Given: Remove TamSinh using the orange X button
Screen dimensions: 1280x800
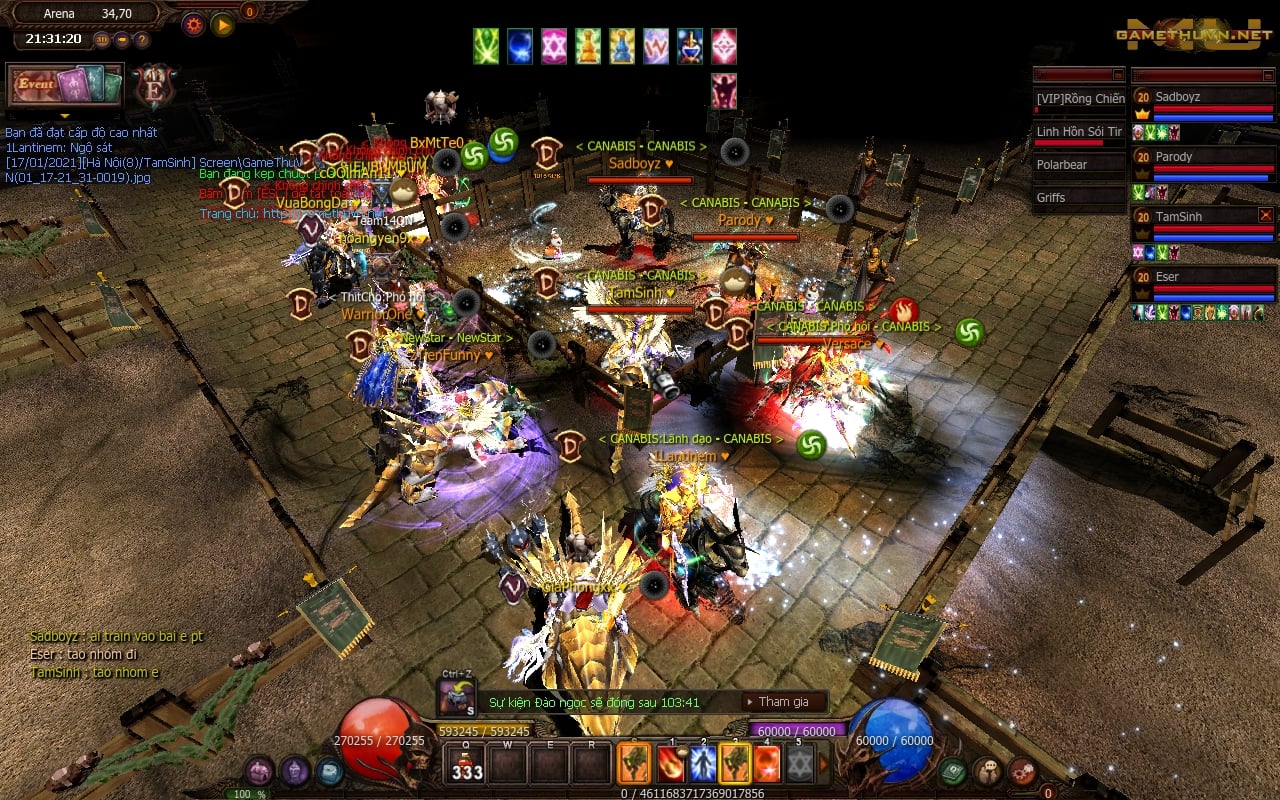Looking at the screenshot, I should pos(1266,215).
